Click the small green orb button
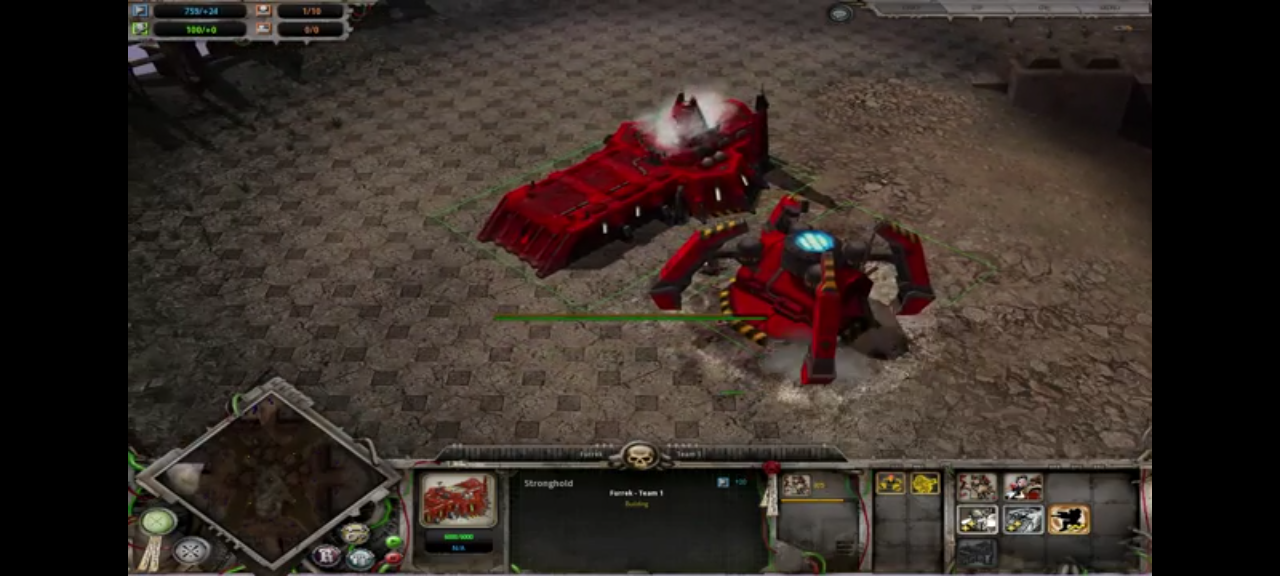The image size is (1280, 576). click(x=393, y=542)
